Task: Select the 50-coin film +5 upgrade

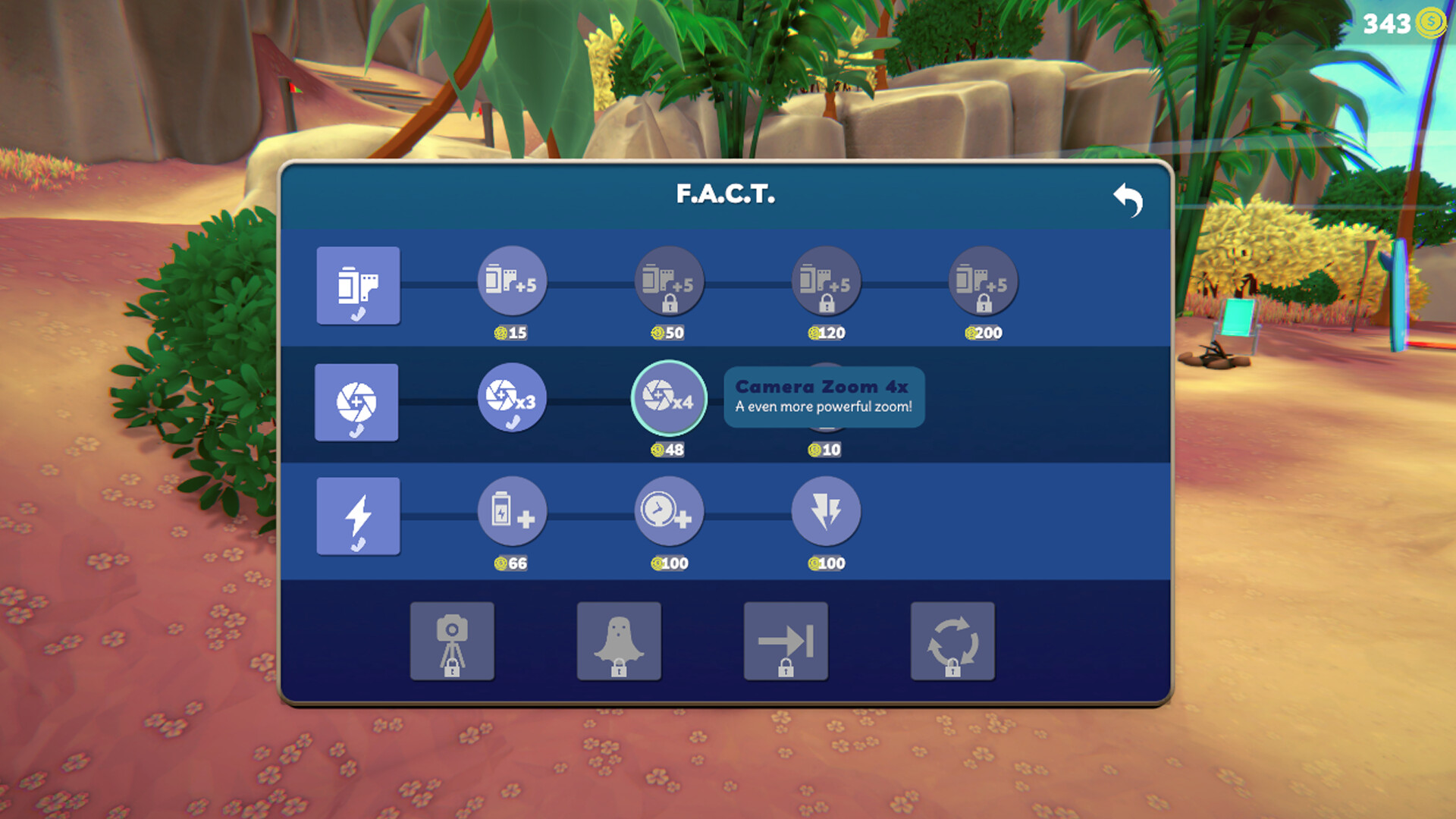Action: click(669, 282)
